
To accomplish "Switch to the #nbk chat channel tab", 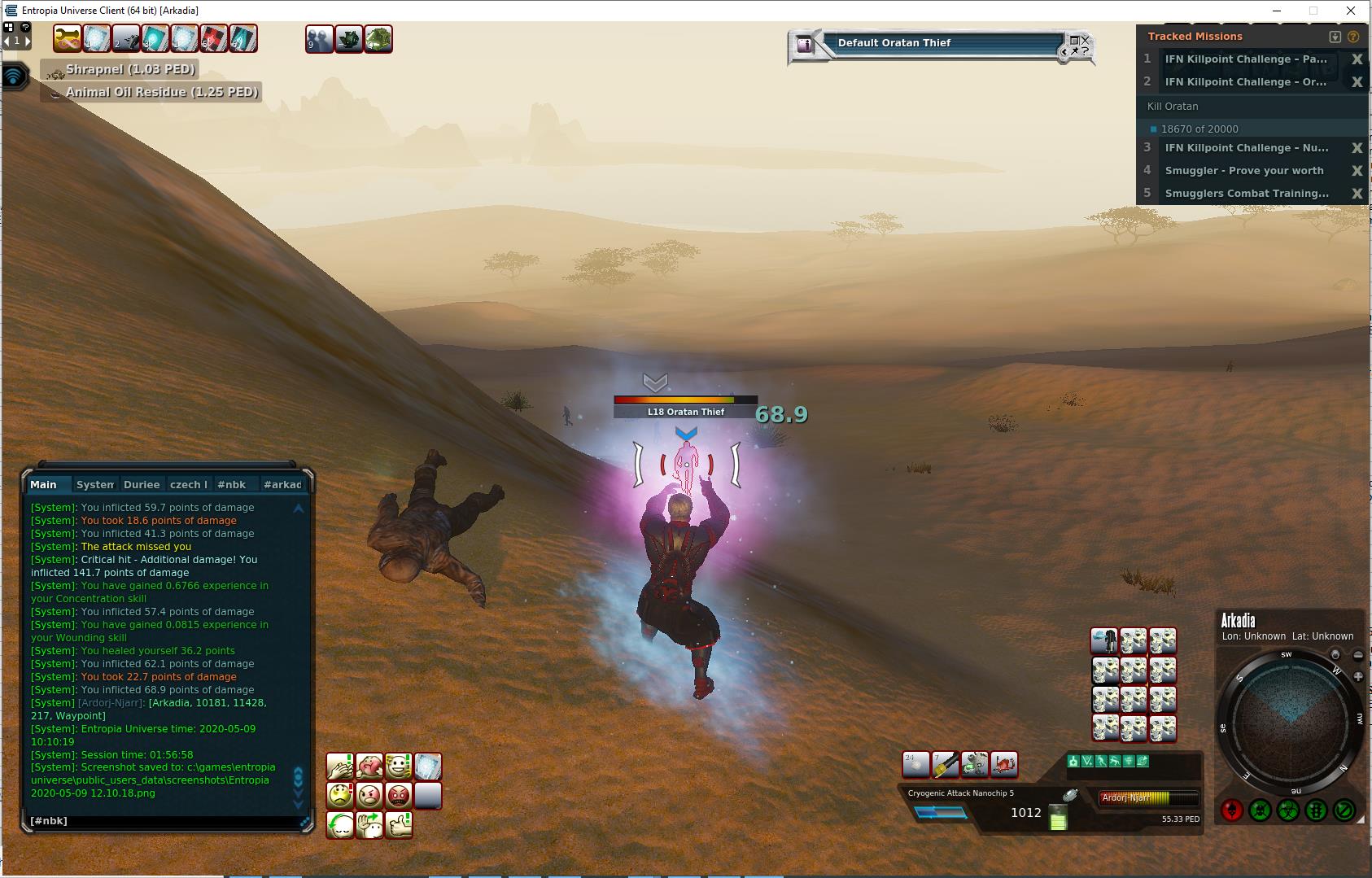I will click(232, 484).
